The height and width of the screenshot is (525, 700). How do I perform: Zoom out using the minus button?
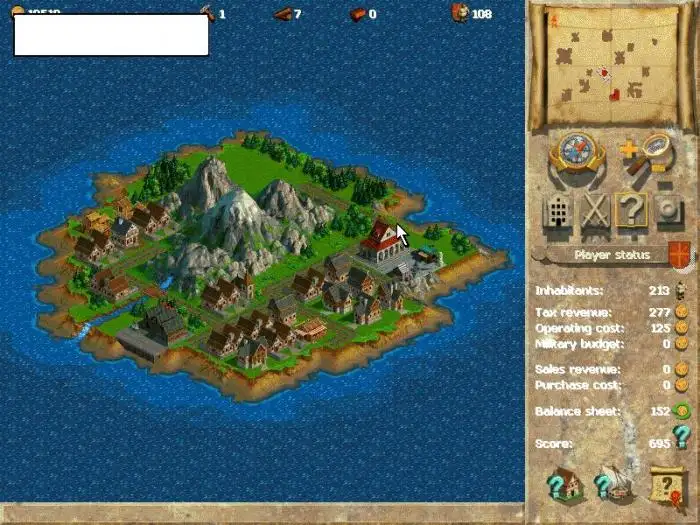pos(664,183)
